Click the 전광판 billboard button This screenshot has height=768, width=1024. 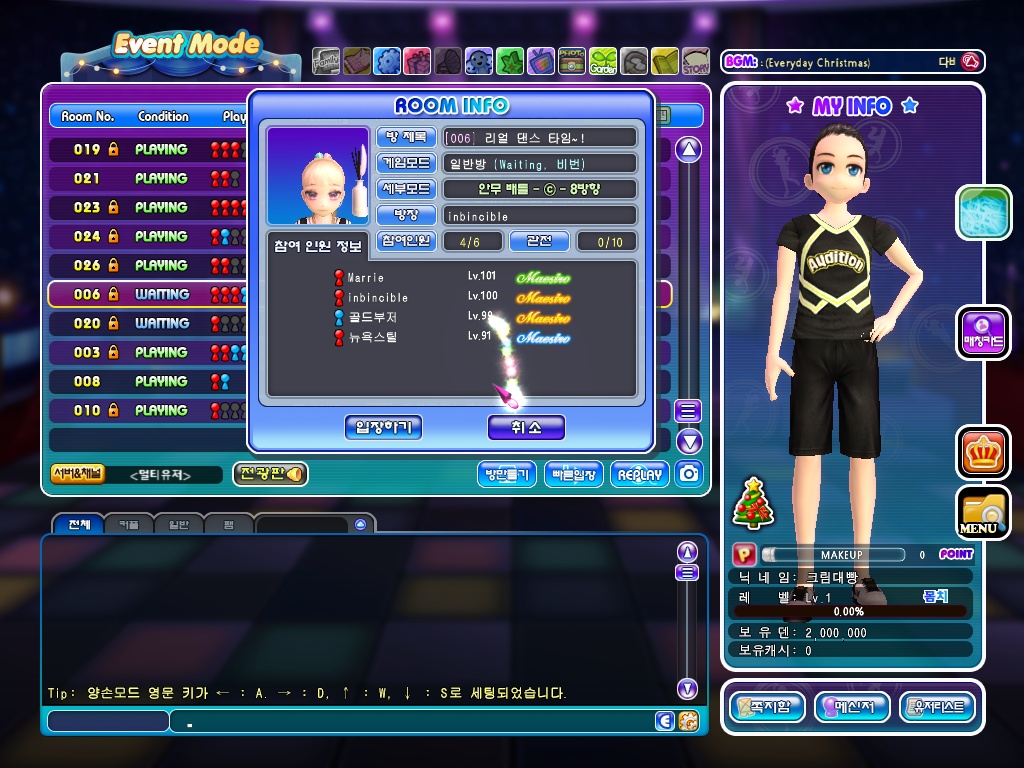pyautogui.click(x=270, y=474)
